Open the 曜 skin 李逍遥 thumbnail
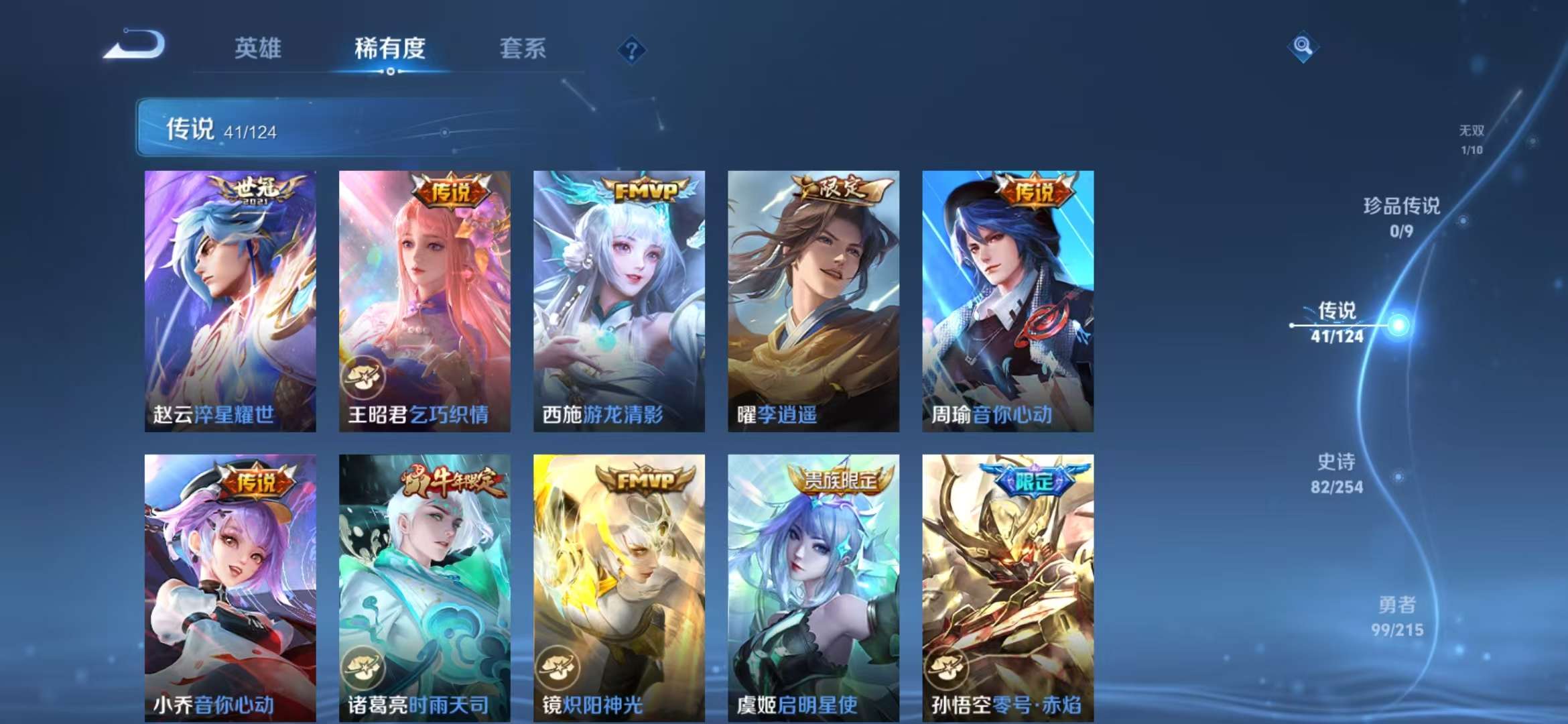Screen dimensions: 1568x724 point(813,302)
